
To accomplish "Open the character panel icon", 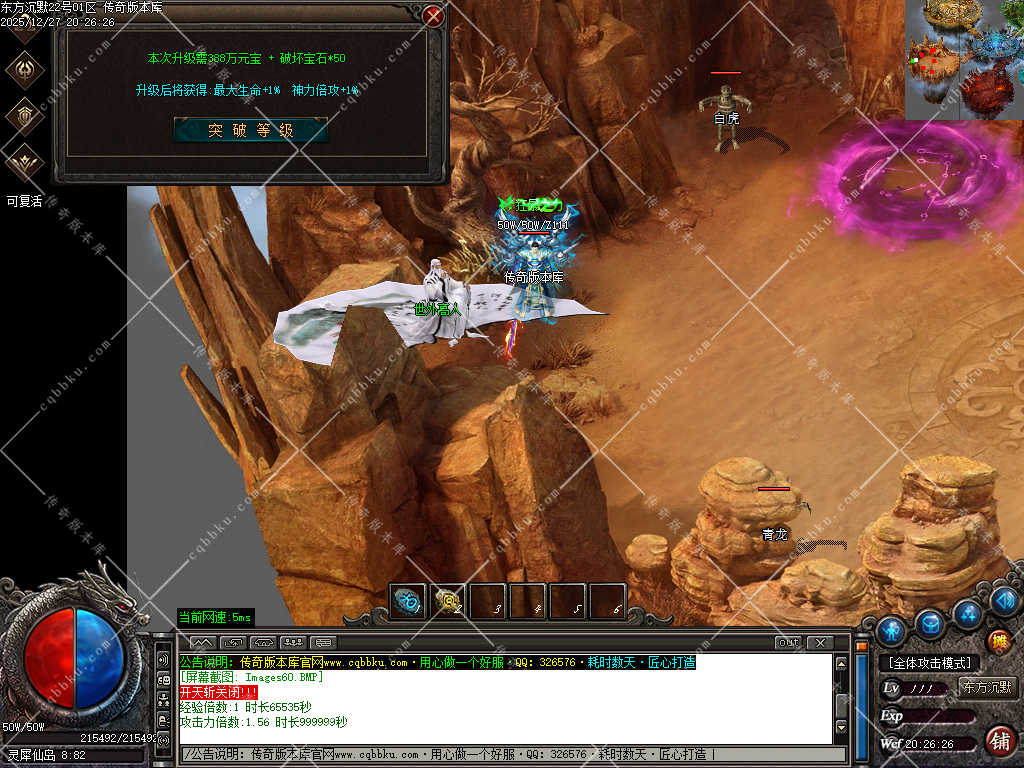I will pyautogui.click(x=891, y=631).
